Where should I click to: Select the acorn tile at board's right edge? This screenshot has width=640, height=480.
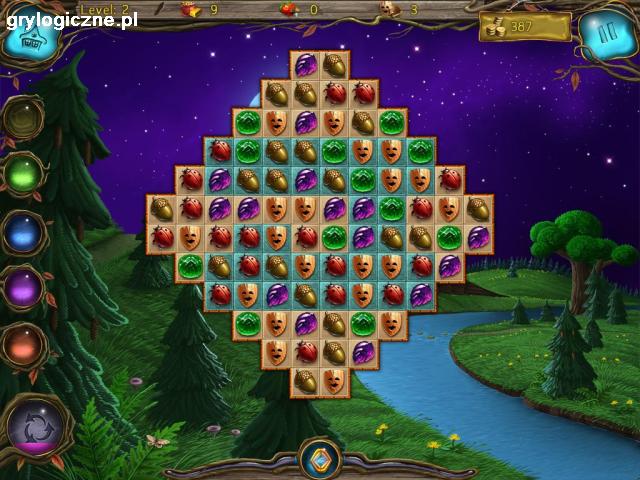pyautogui.click(x=479, y=209)
